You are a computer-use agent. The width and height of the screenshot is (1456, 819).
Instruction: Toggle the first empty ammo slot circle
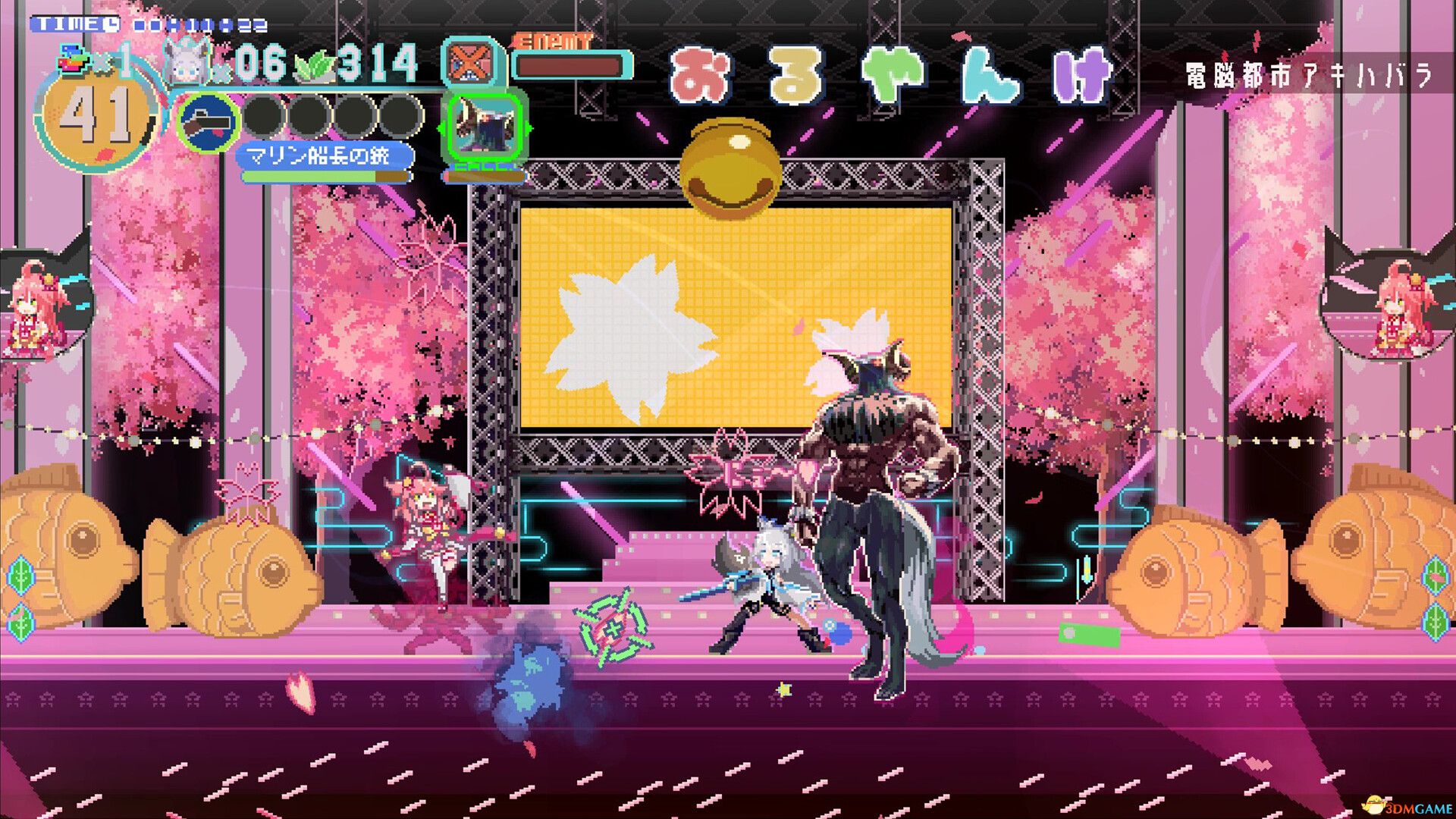tap(264, 115)
